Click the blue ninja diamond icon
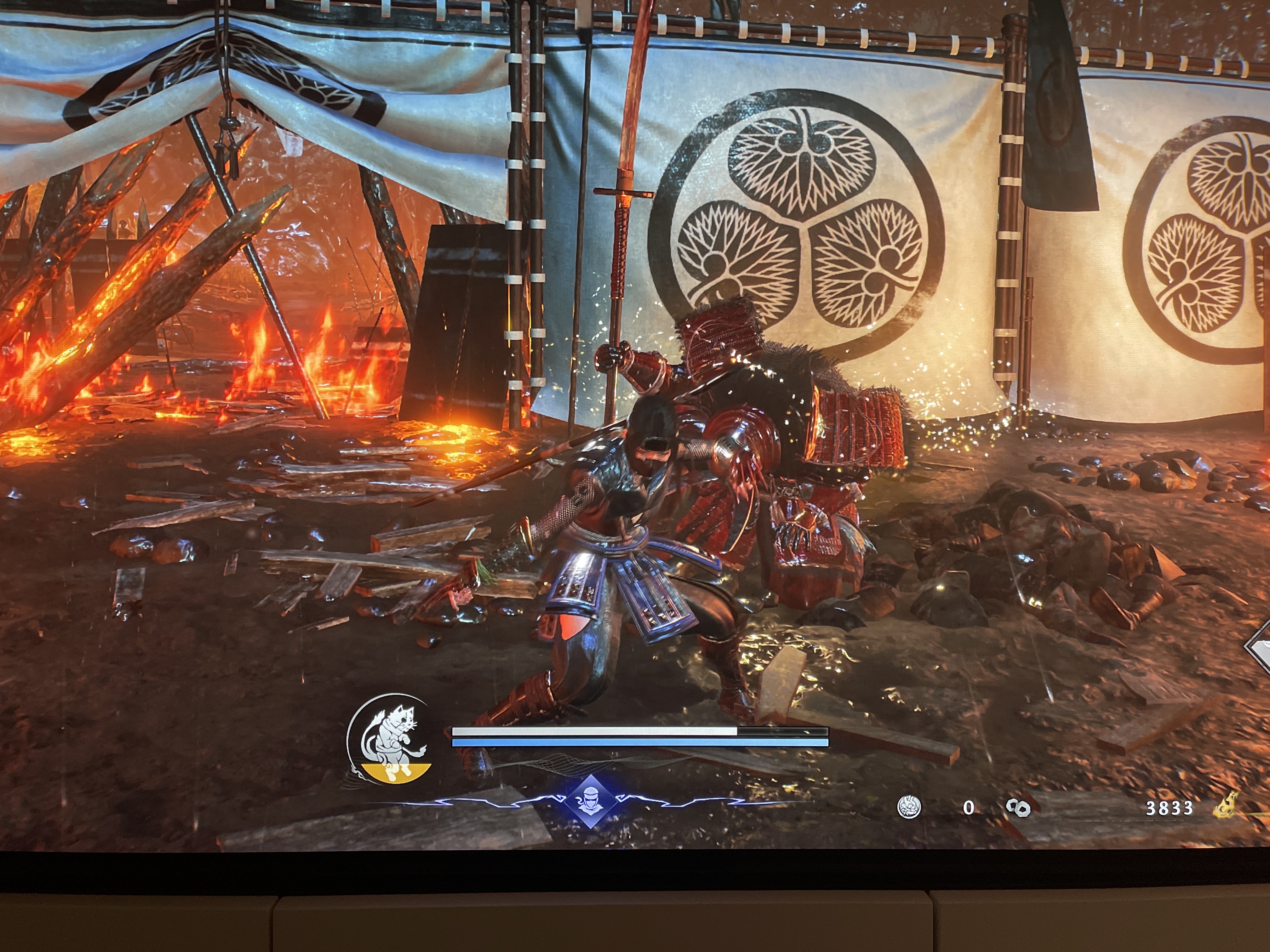Image resolution: width=1270 pixels, height=952 pixels. tap(591, 801)
